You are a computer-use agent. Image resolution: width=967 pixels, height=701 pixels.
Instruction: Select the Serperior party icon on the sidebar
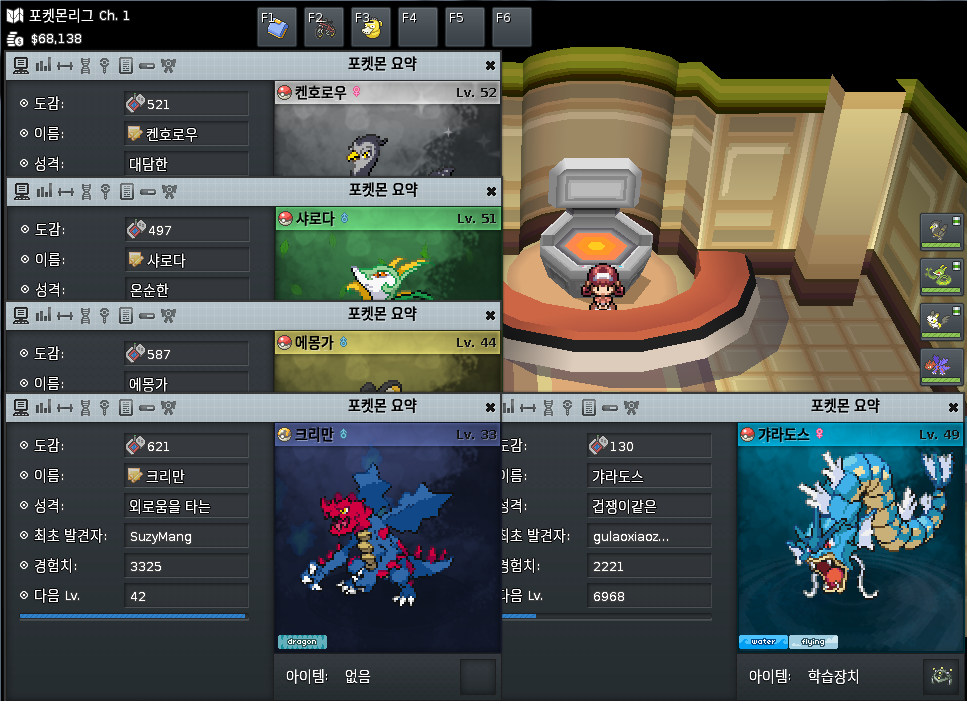click(x=941, y=277)
